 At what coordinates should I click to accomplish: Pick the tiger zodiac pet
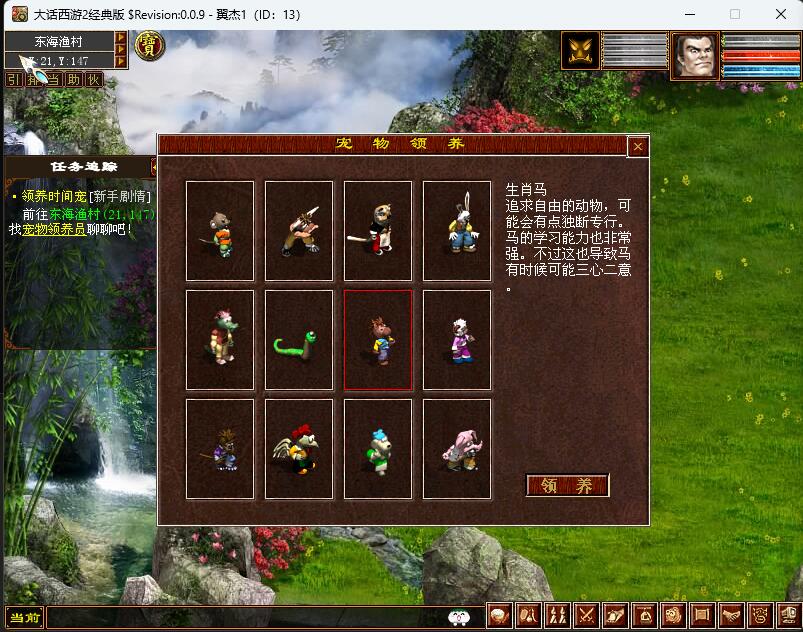378,231
